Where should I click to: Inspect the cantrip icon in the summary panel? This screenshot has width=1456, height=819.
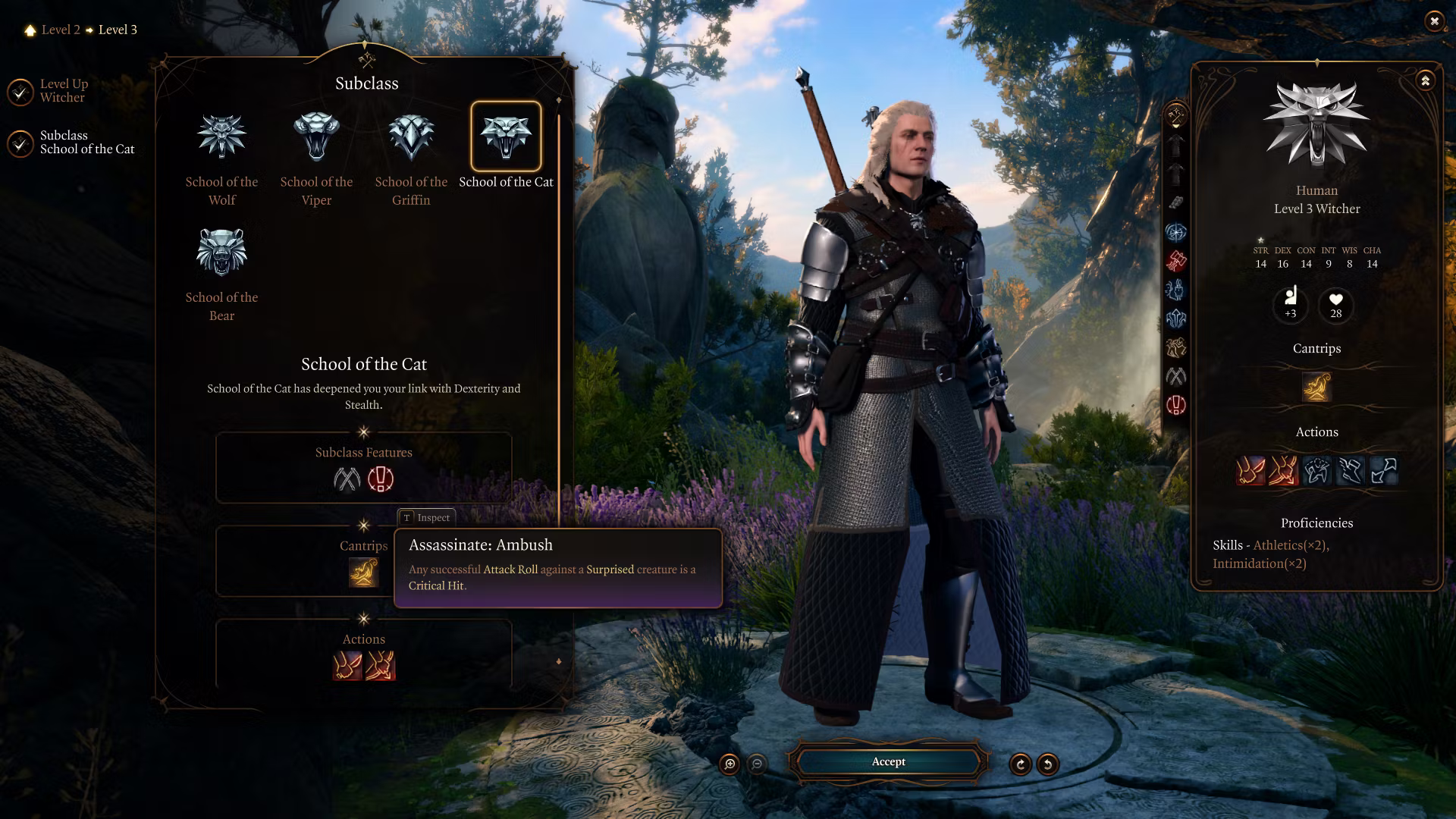click(x=1316, y=387)
